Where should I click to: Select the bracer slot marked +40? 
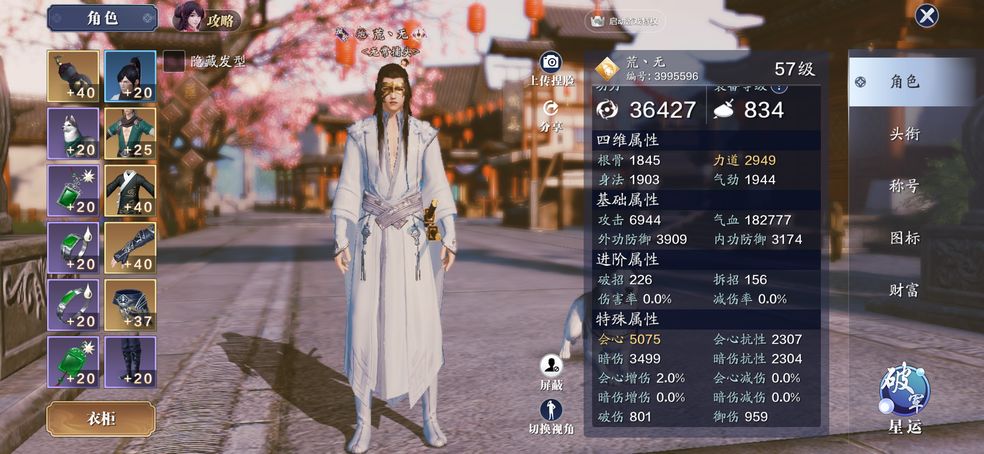click(x=130, y=248)
